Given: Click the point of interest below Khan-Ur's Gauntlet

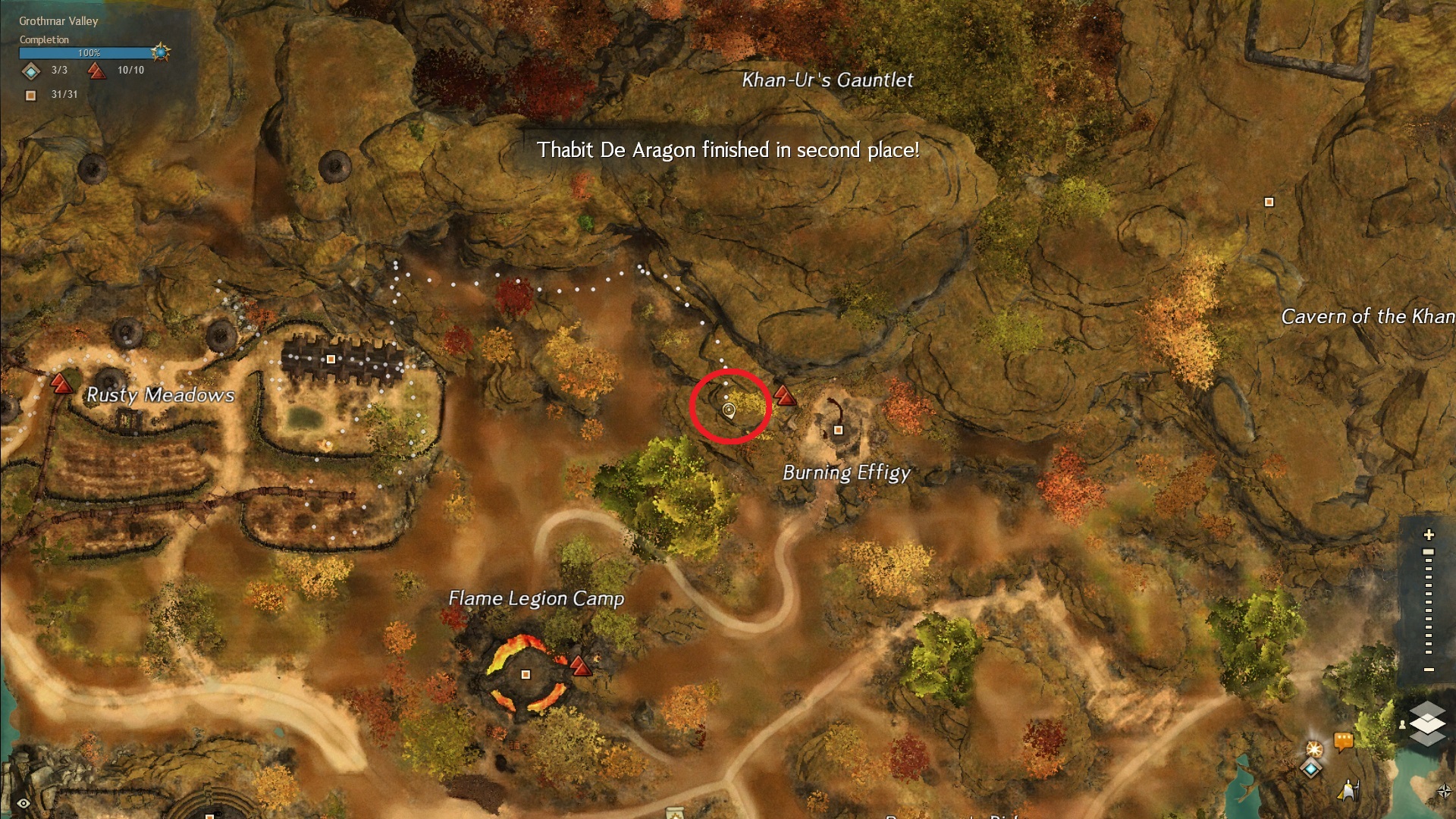Looking at the screenshot, I should tap(1269, 202).
